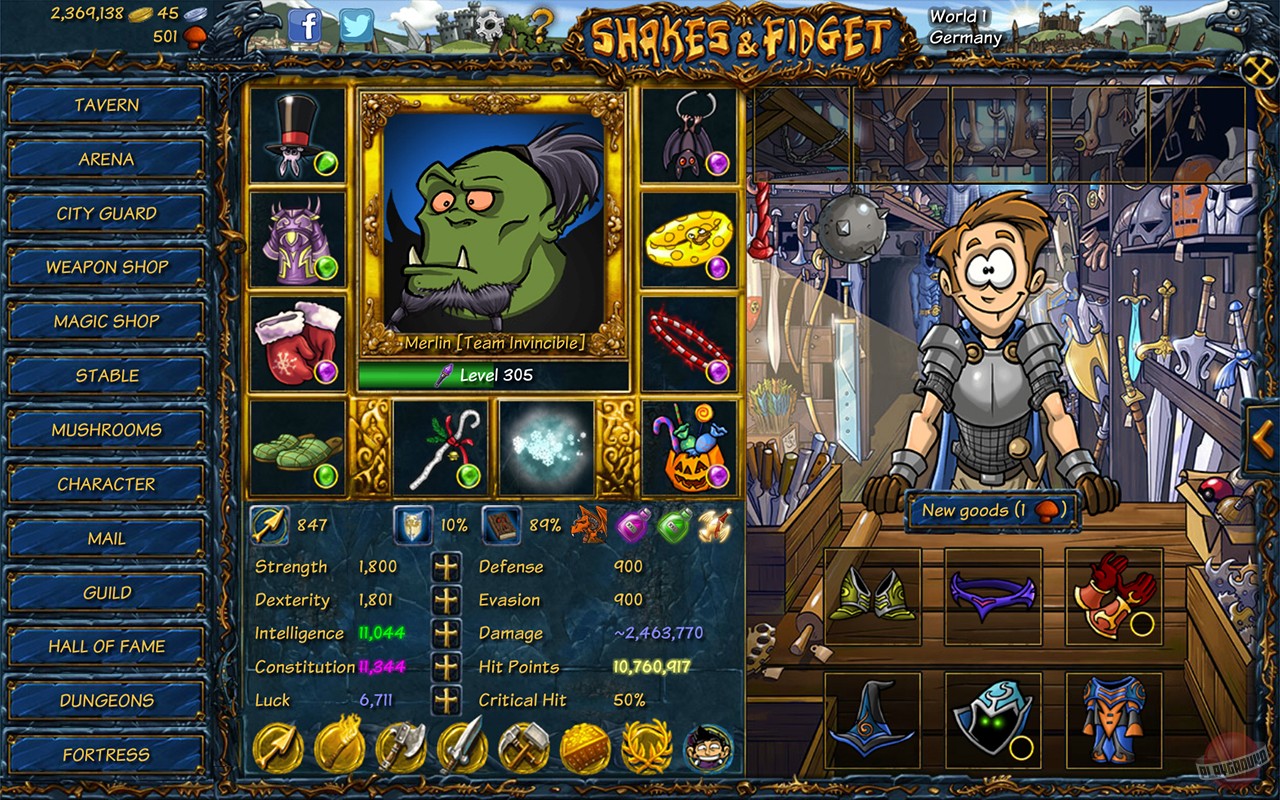Select the hammer medallion icon
The height and width of the screenshot is (800, 1280).
point(525,745)
